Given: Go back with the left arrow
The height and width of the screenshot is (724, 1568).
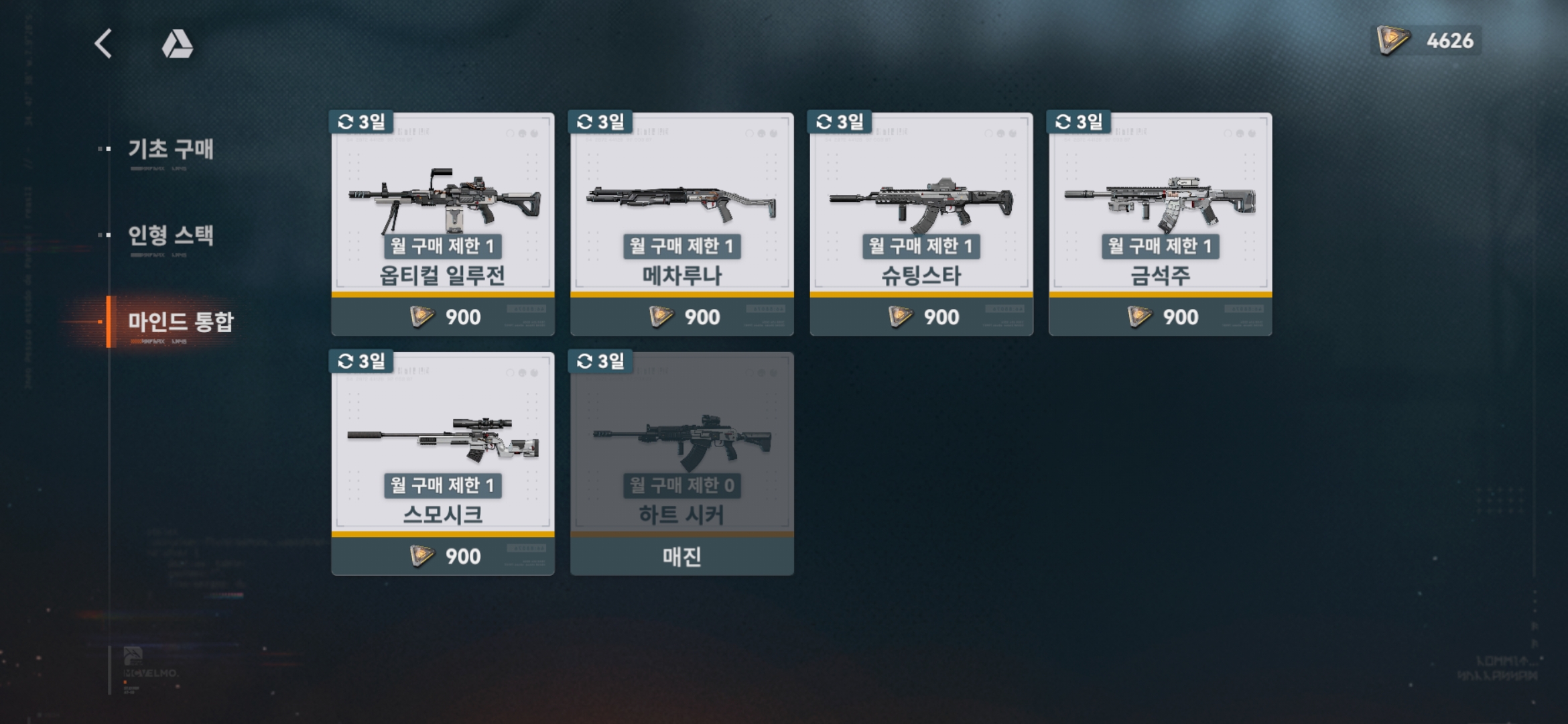Looking at the screenshot, I should pos(103,44).
